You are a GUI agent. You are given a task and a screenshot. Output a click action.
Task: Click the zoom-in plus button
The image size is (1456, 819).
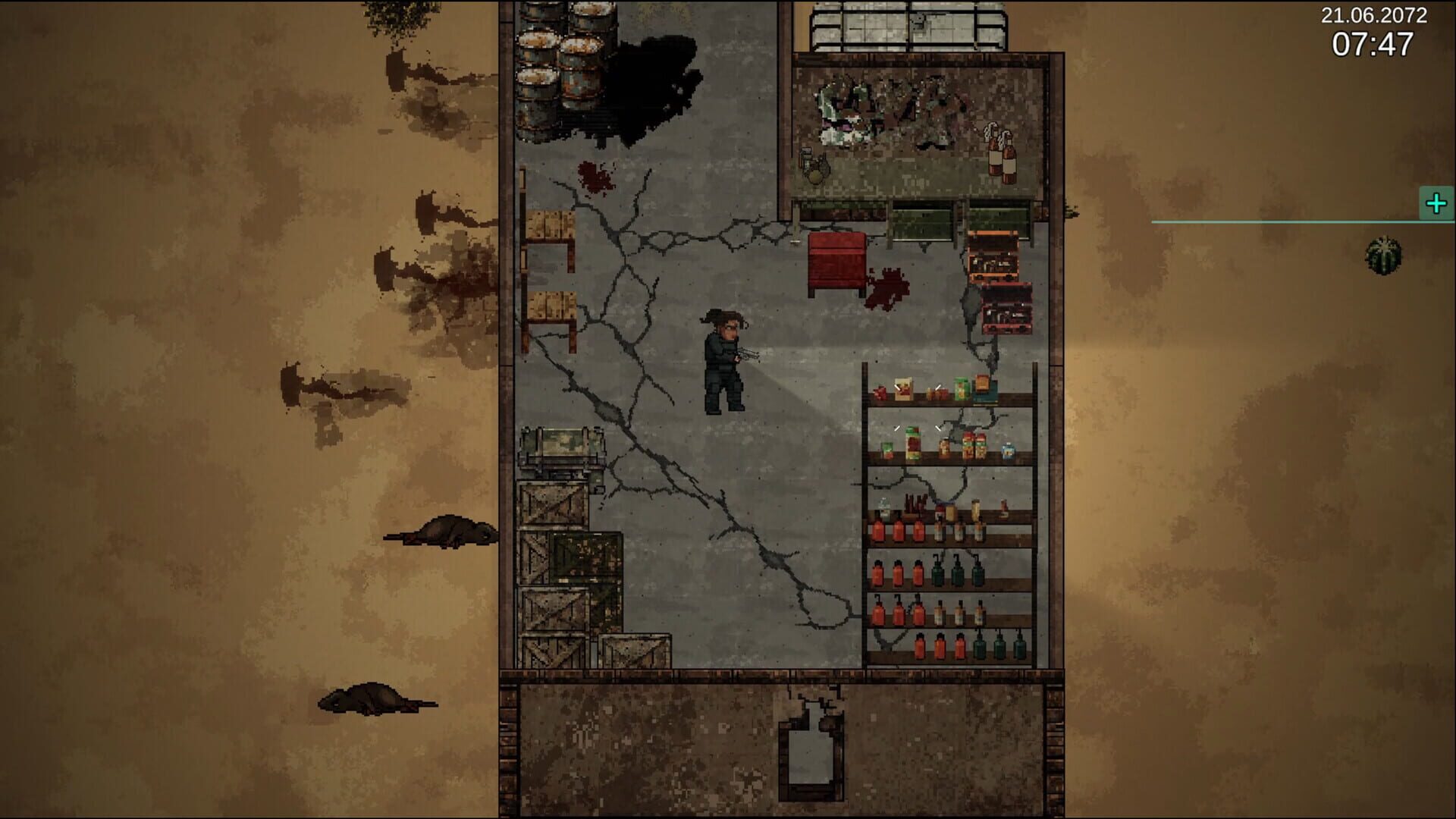1436,202
